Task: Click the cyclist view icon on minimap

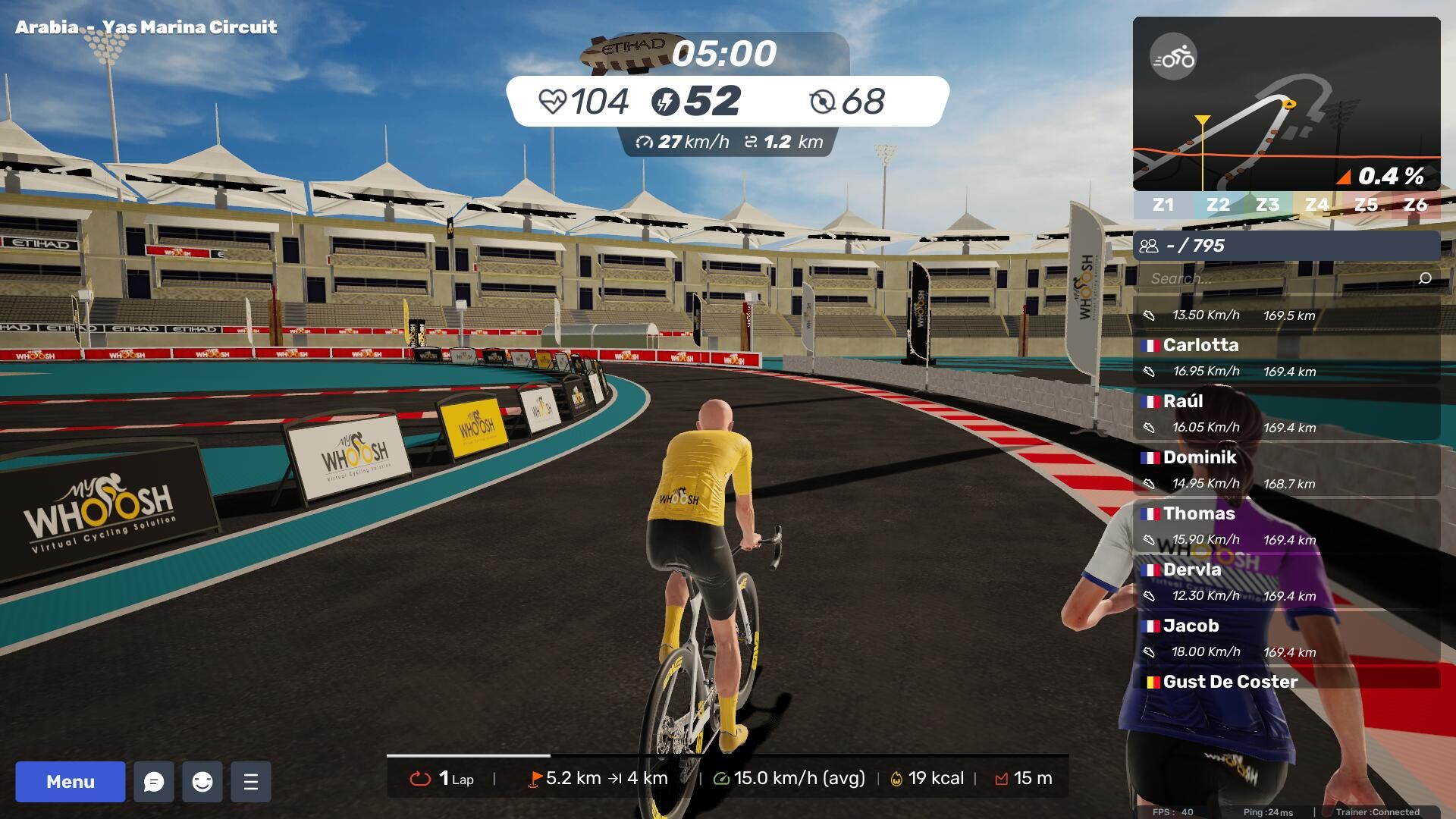Action: click(x=1173, y=57)
